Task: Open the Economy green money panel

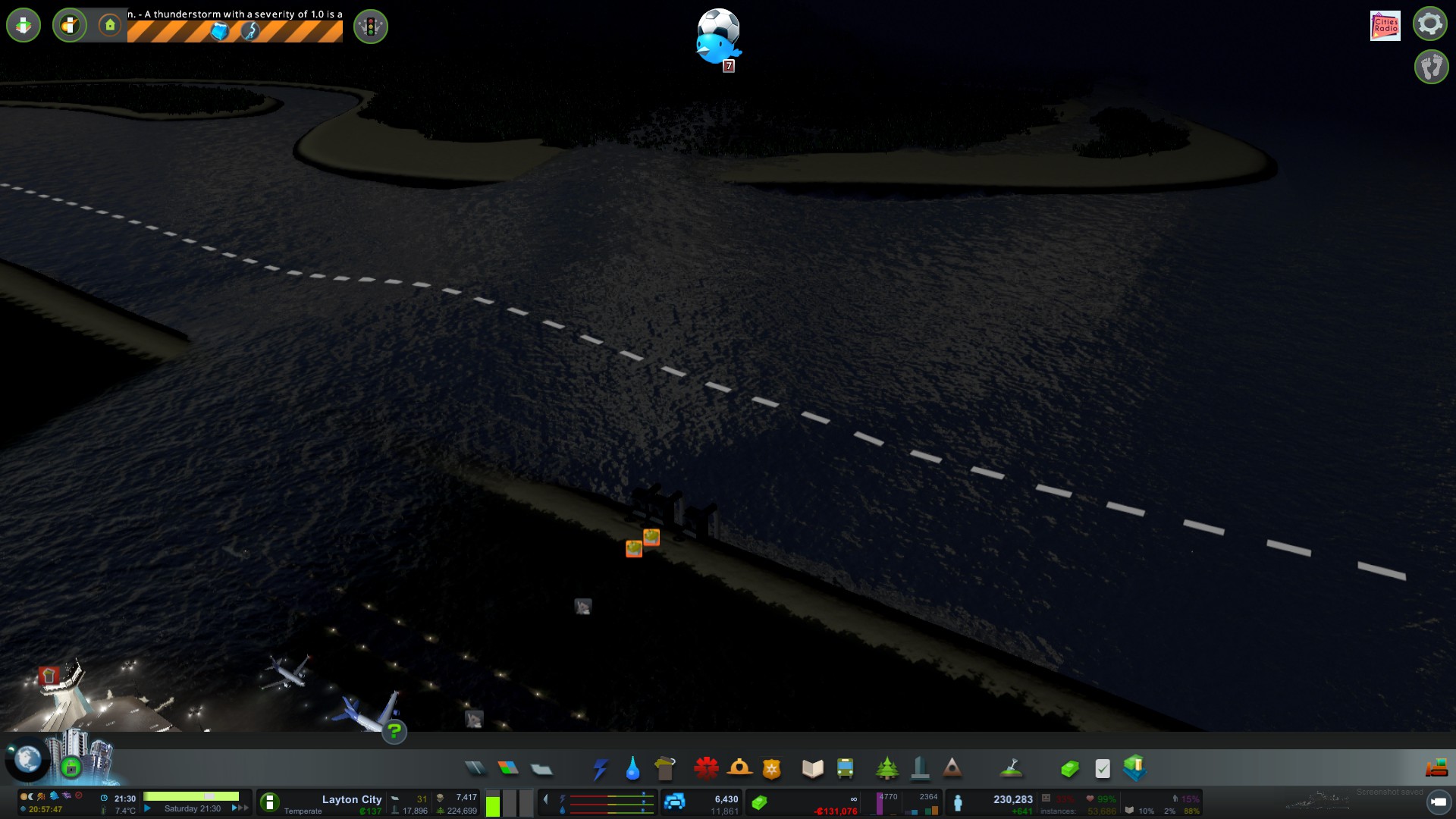Action: (1069, 769)
